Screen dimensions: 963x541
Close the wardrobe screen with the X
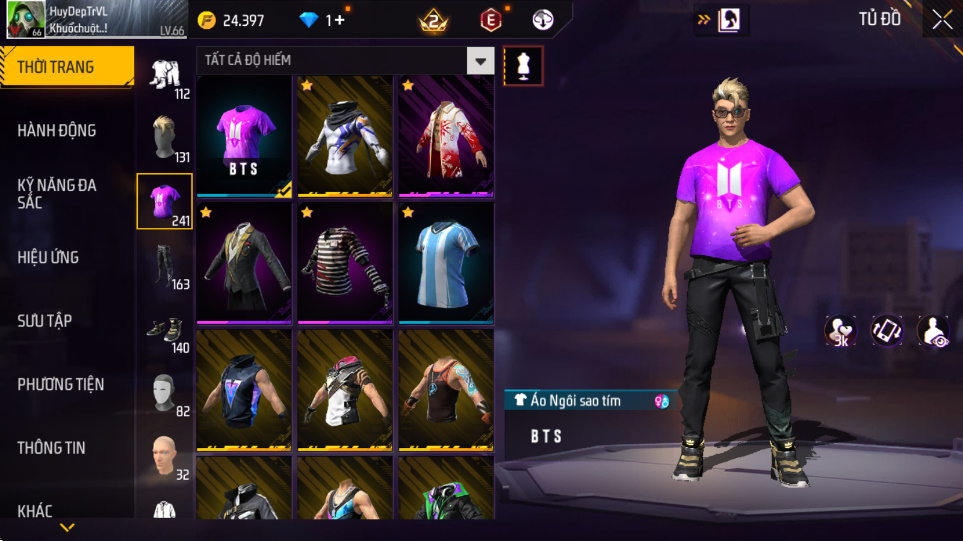(x=941, y=20)
